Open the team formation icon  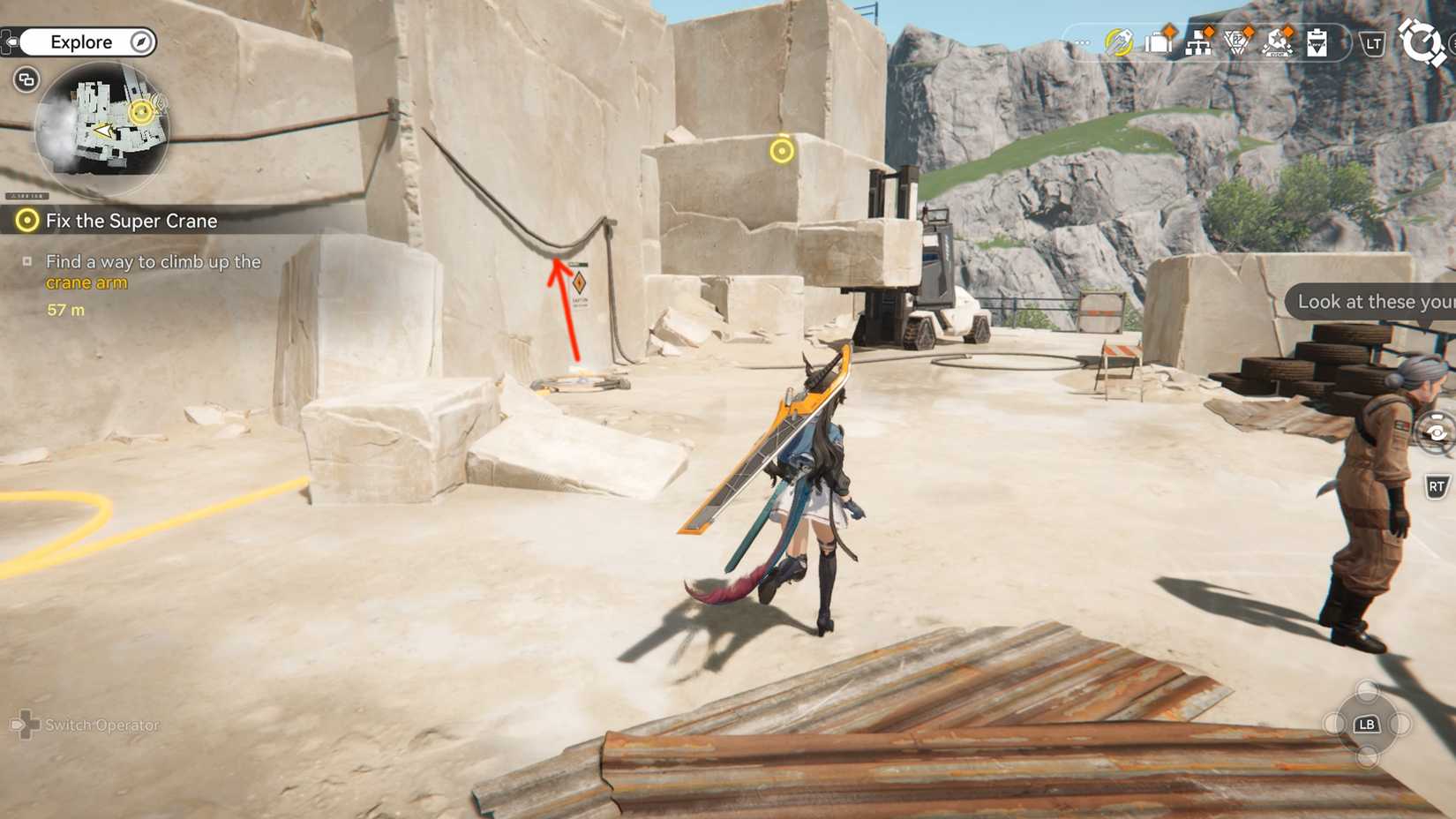[1198, 44]
